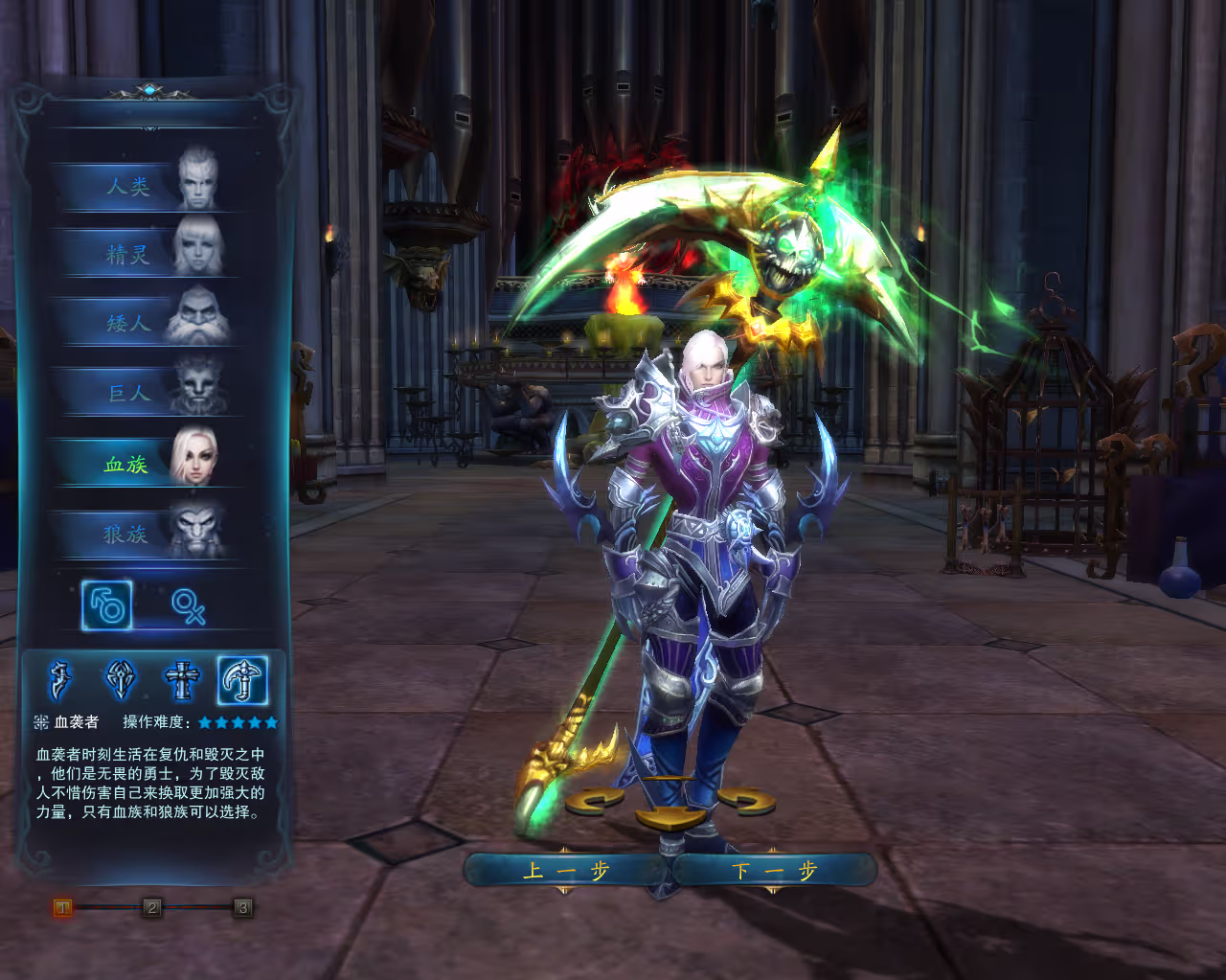Click the step 1 marker
The width and height of the screenshot is (1226, 980).
(62, 907)
